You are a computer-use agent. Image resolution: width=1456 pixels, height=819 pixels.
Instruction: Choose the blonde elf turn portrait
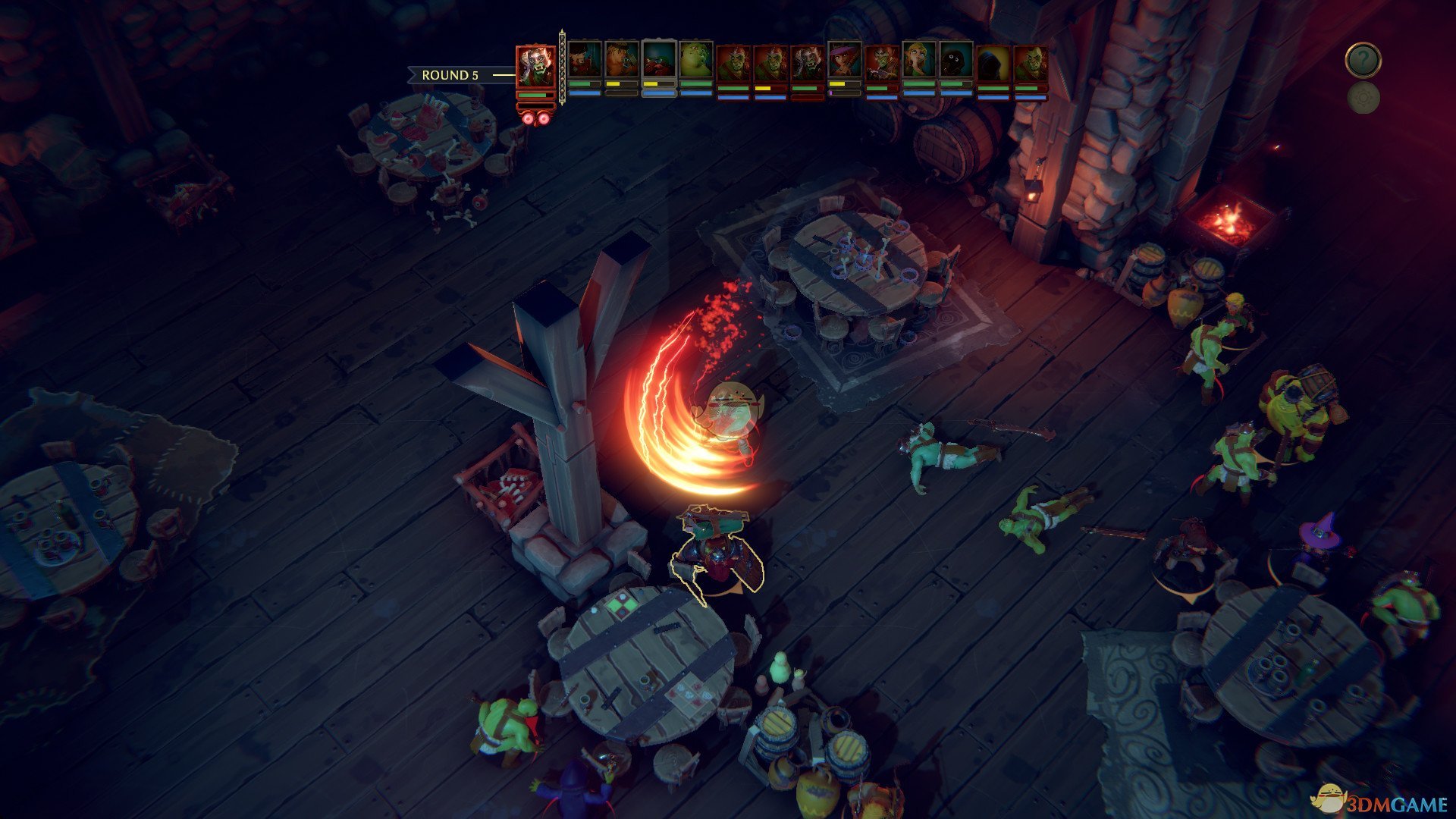918,61
